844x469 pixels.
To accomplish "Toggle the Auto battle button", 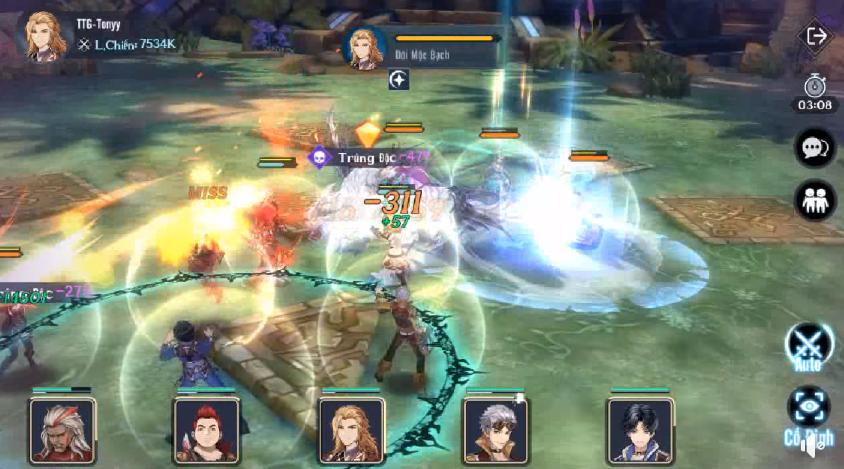I will click(x=808, y=345).
